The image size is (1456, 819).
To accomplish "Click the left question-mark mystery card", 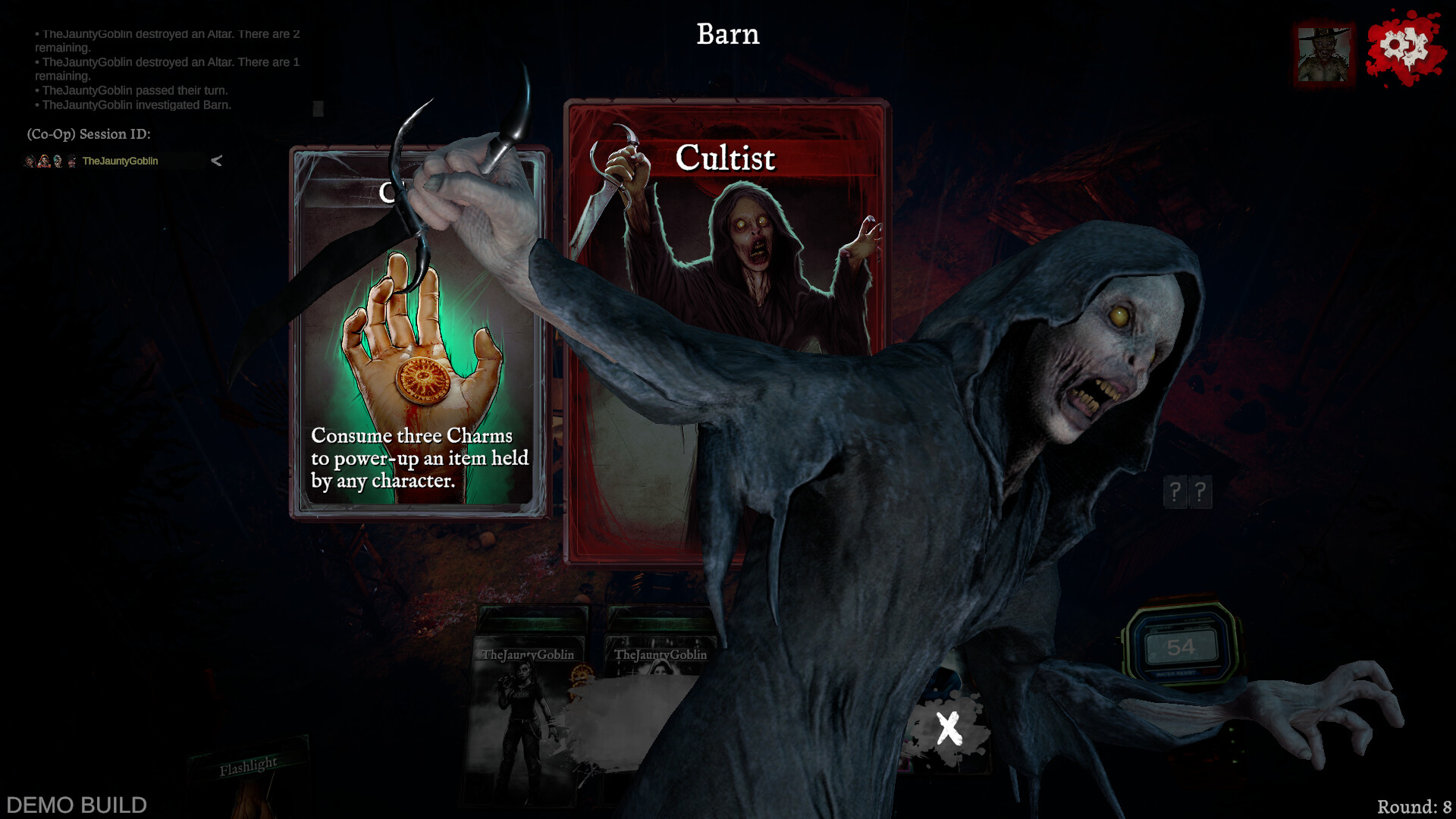I will click(1175, 492).
